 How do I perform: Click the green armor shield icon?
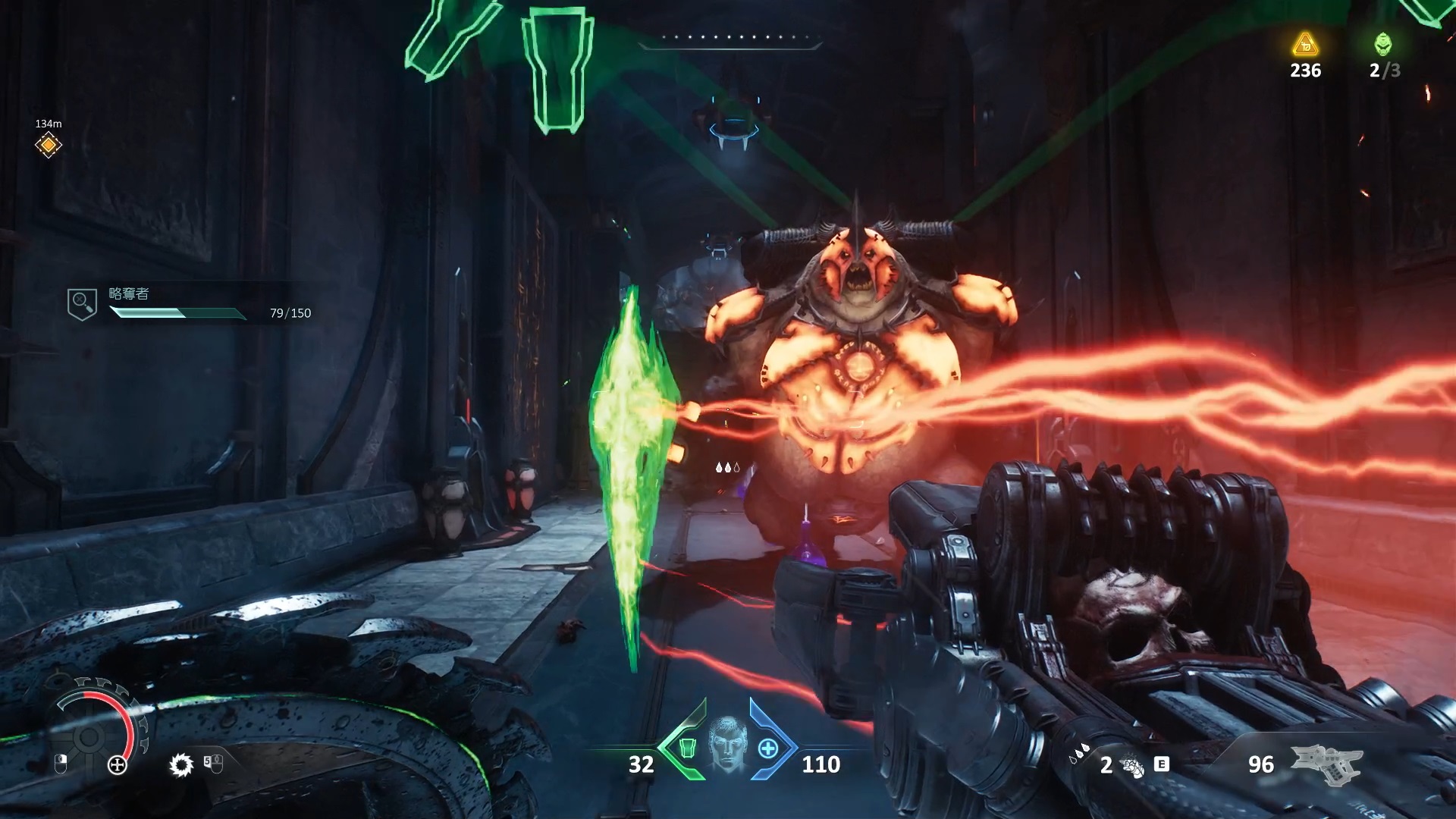click(687, 748)
